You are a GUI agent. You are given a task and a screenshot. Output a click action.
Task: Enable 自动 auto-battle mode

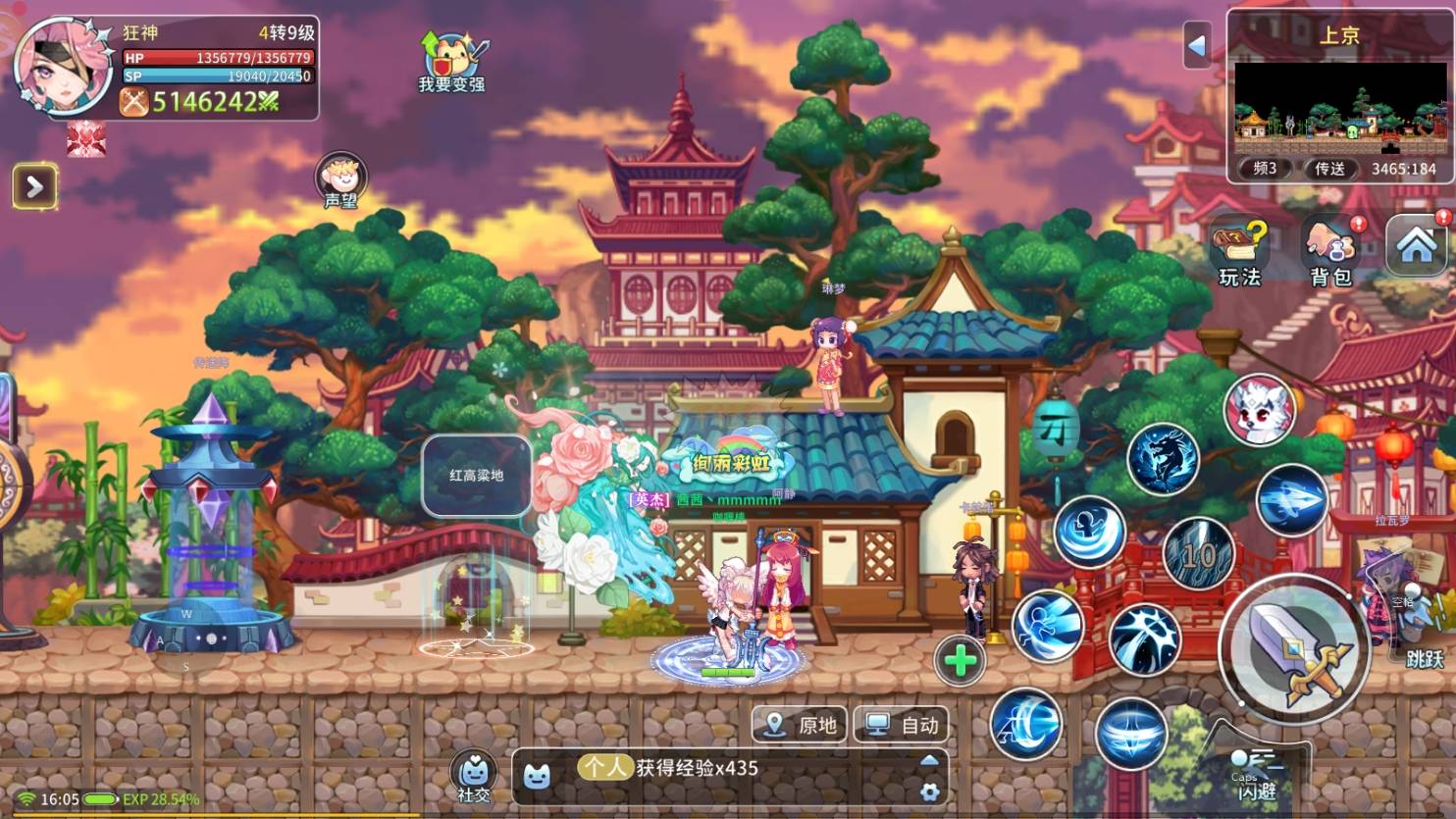coord(900,726)
